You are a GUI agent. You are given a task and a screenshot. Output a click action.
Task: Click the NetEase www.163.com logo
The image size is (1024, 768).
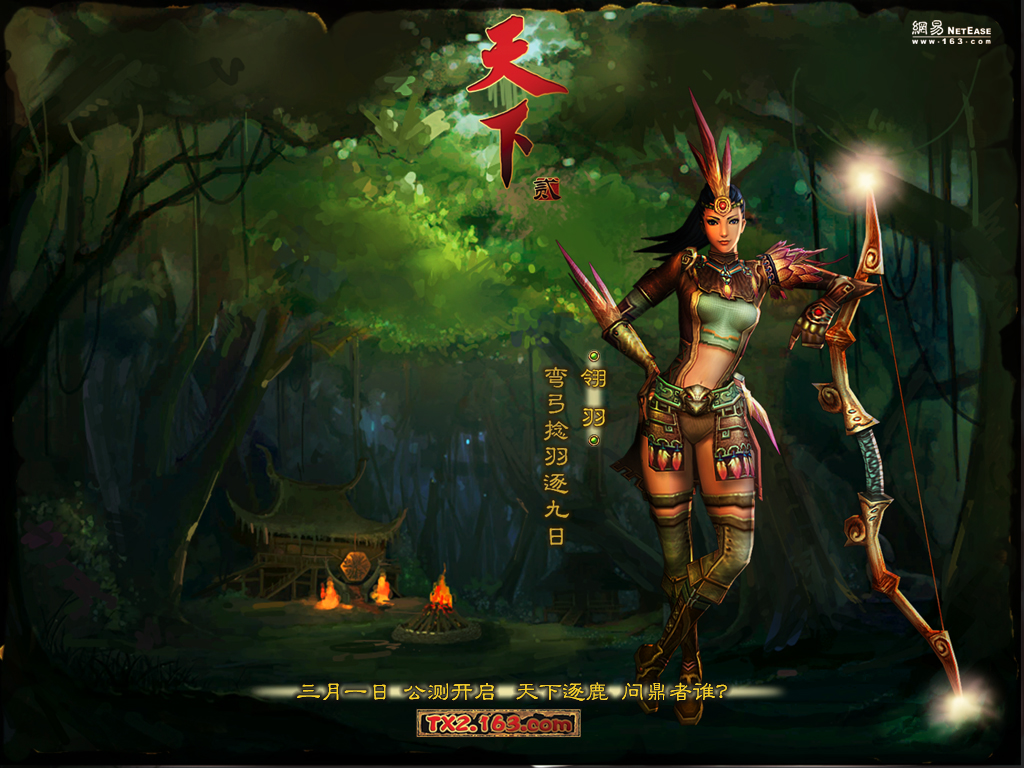point(951,33)
